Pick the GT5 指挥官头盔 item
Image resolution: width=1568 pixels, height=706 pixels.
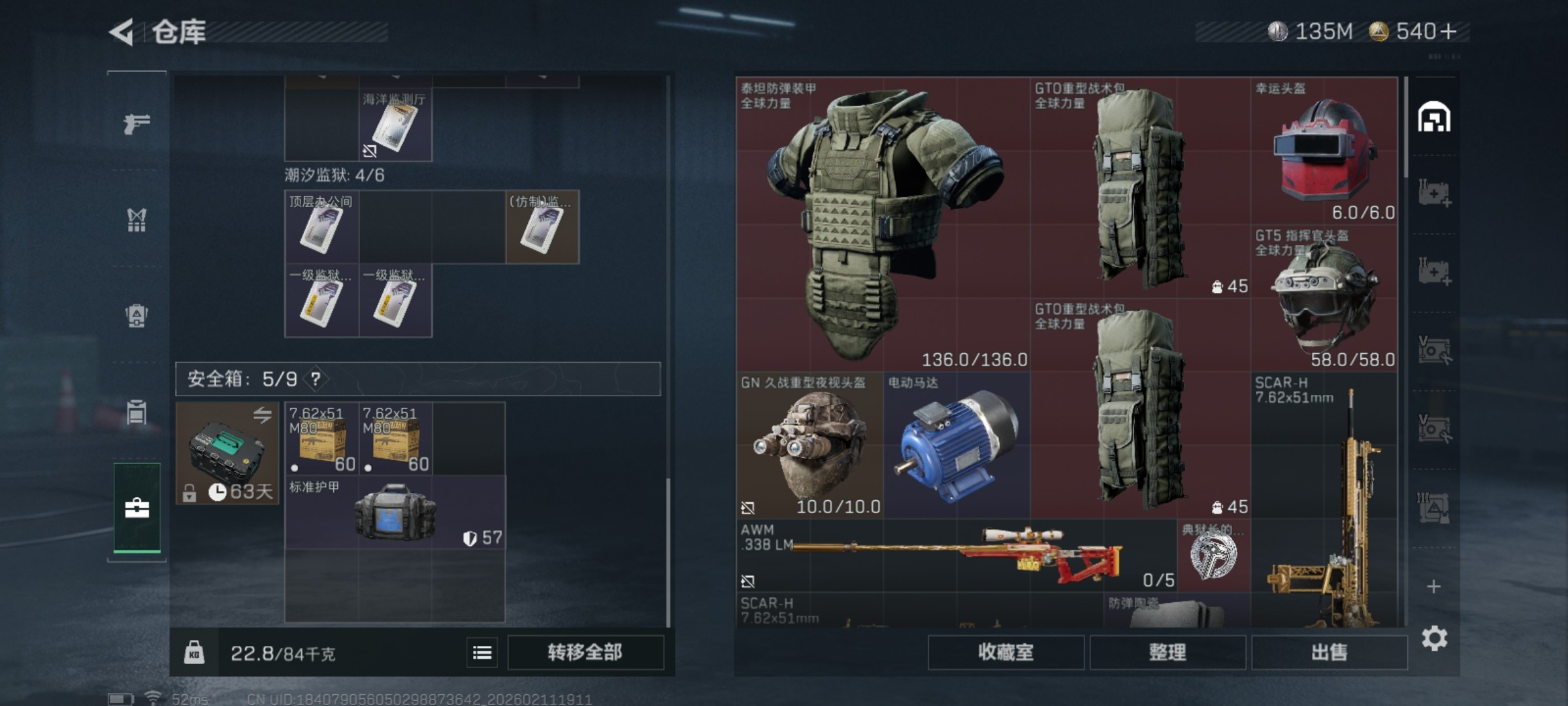[1324, 298]
